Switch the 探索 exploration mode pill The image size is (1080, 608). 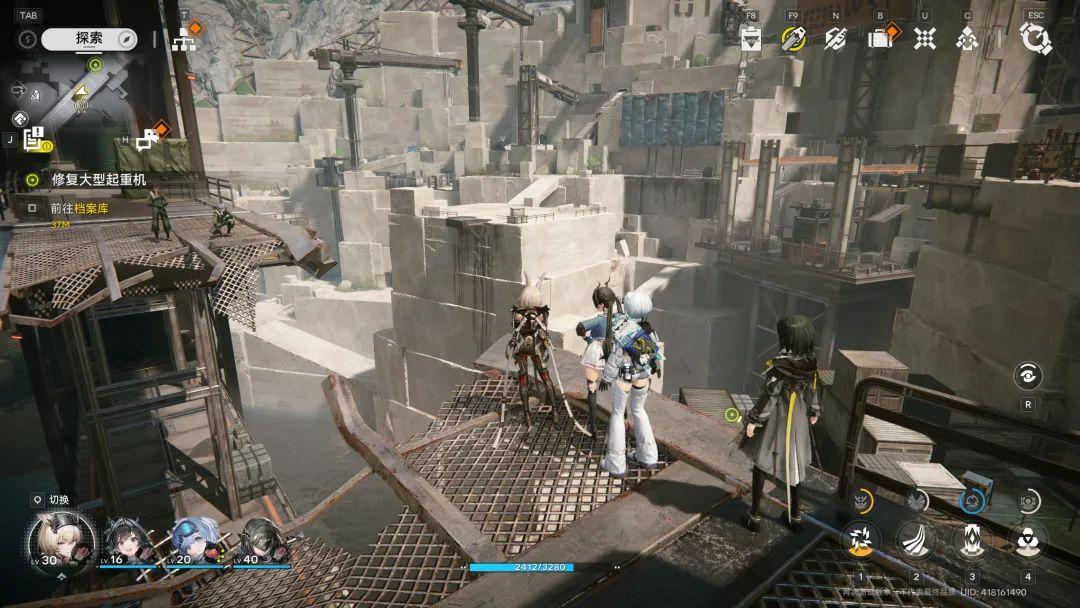[x=90, y=39]
